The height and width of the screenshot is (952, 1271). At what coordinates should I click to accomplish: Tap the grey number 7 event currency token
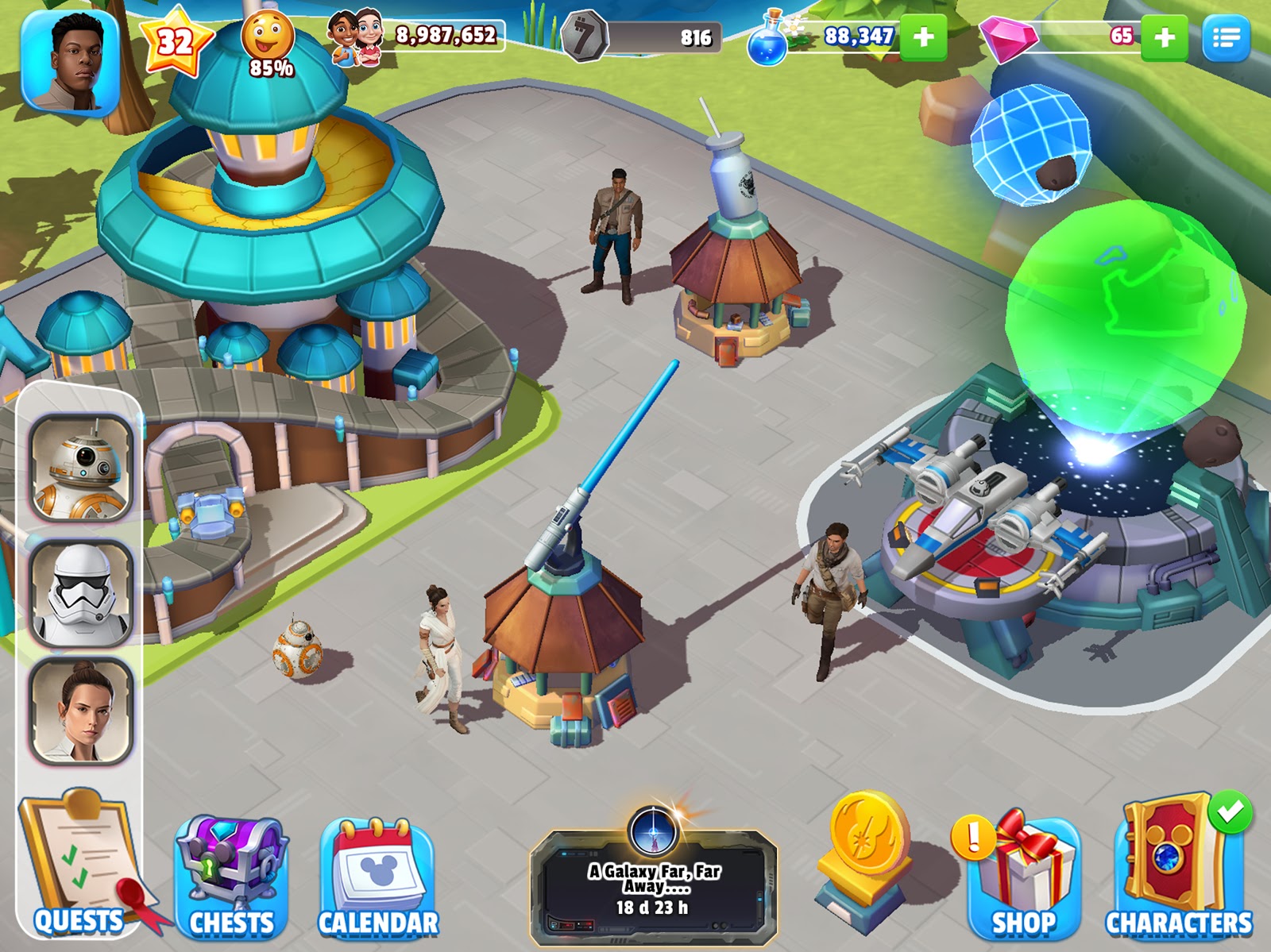point(584,37)
